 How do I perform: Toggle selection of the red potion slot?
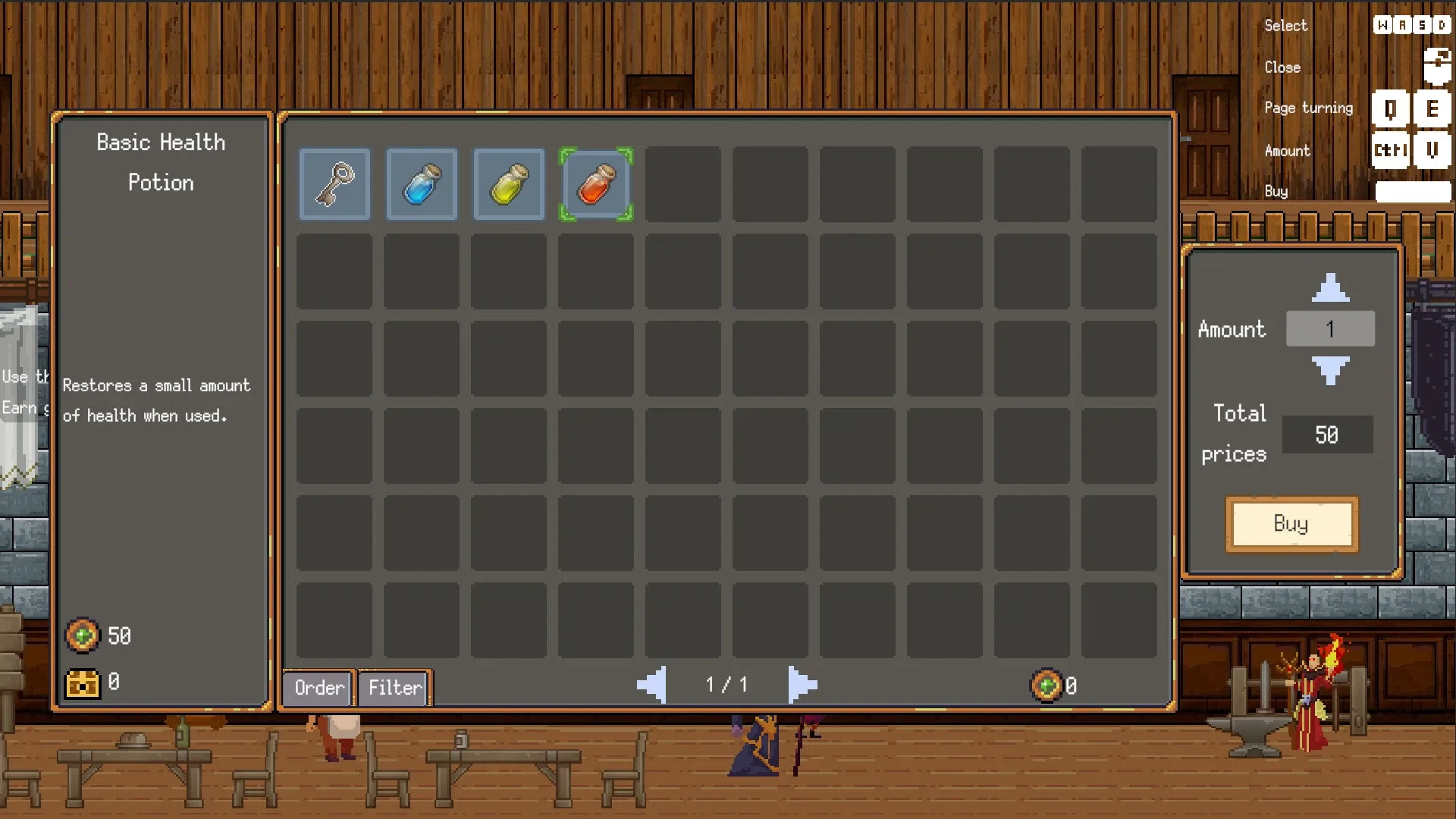point(595,184)
